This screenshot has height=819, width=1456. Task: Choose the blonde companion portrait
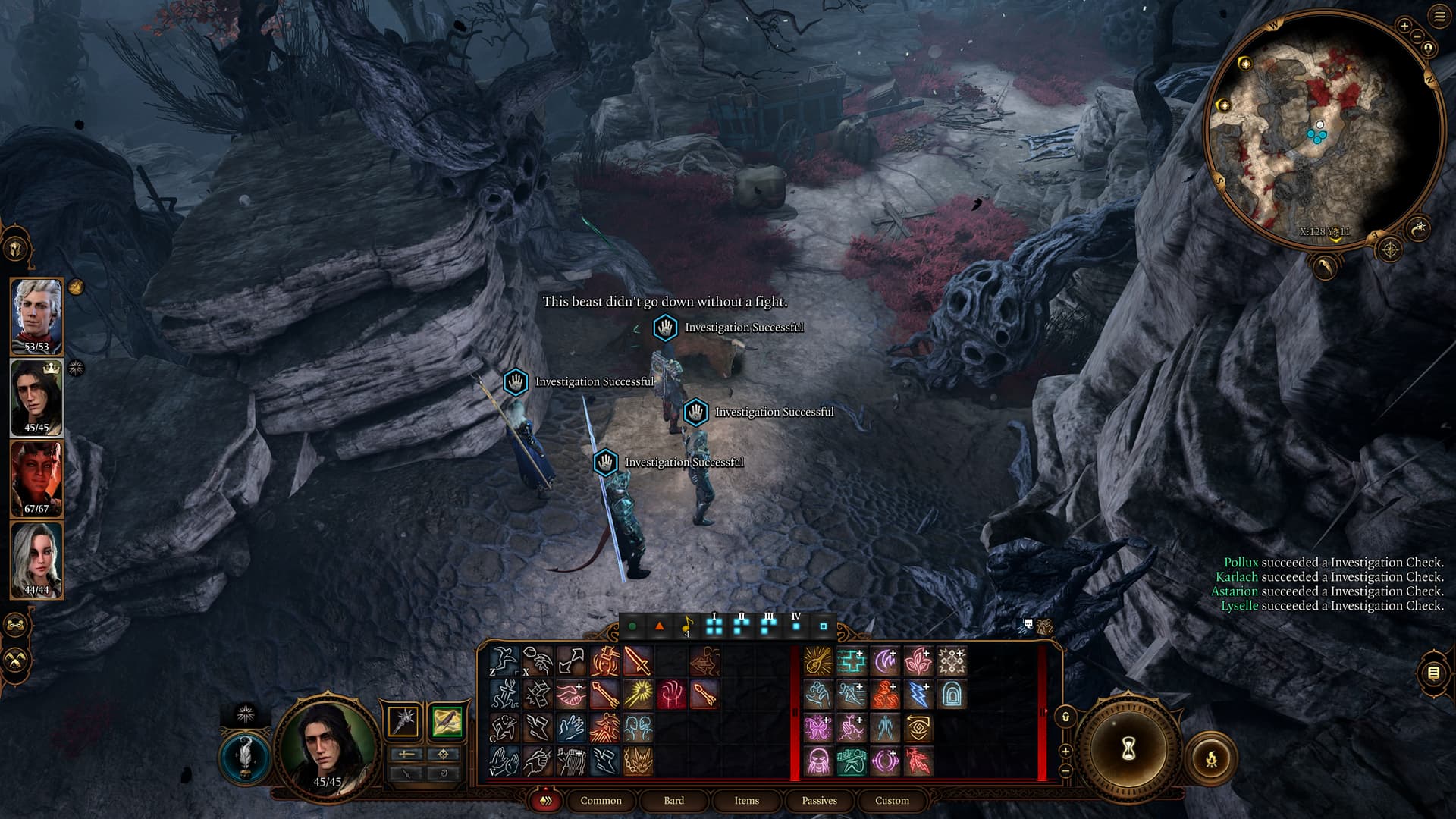[x=36, y=560]
